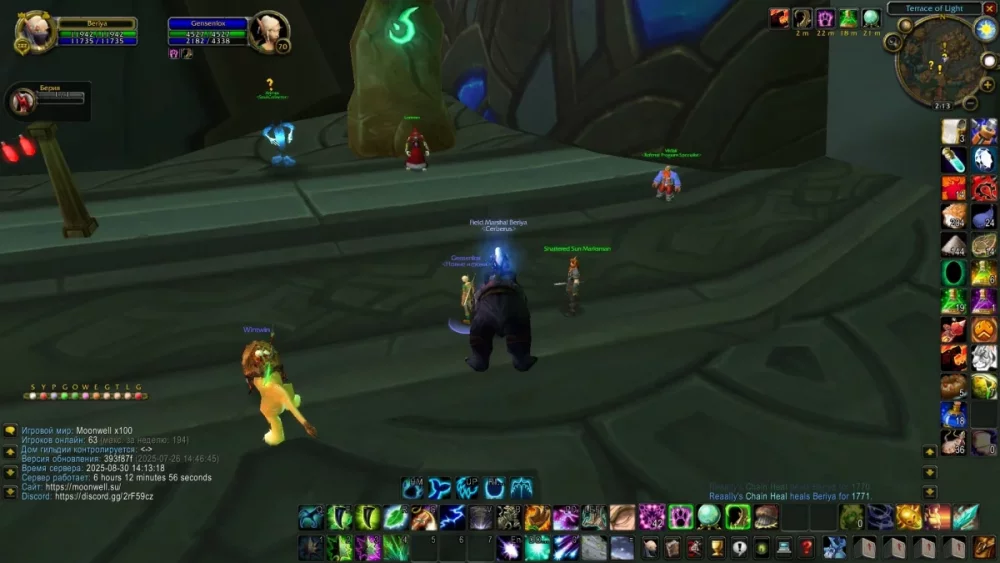Use the blue potion vial item
1000x563 pixels.
953,159
